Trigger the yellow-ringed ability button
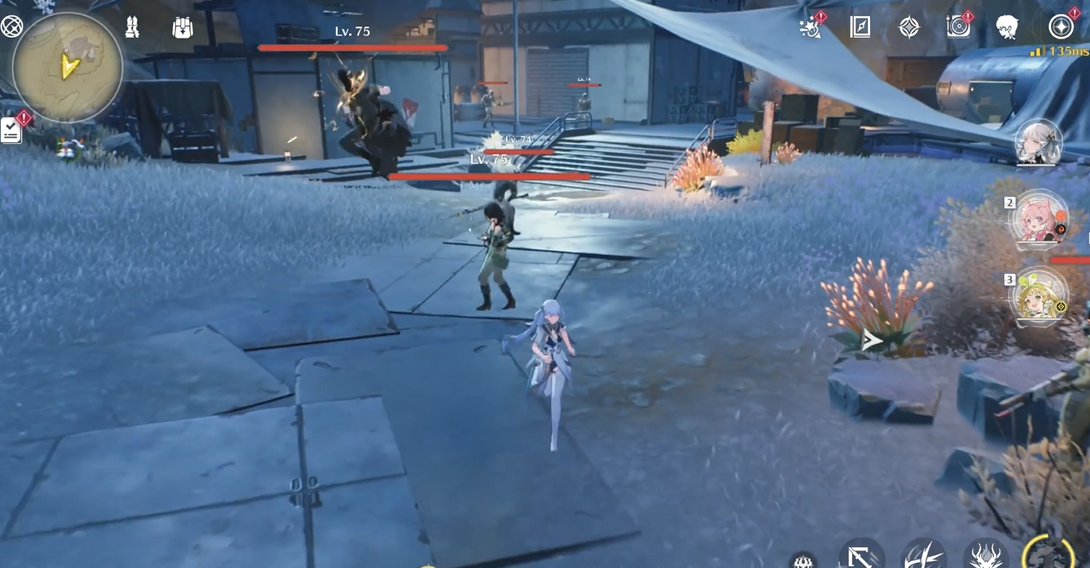This screenshot has height=568, width=1090. 1049,552
